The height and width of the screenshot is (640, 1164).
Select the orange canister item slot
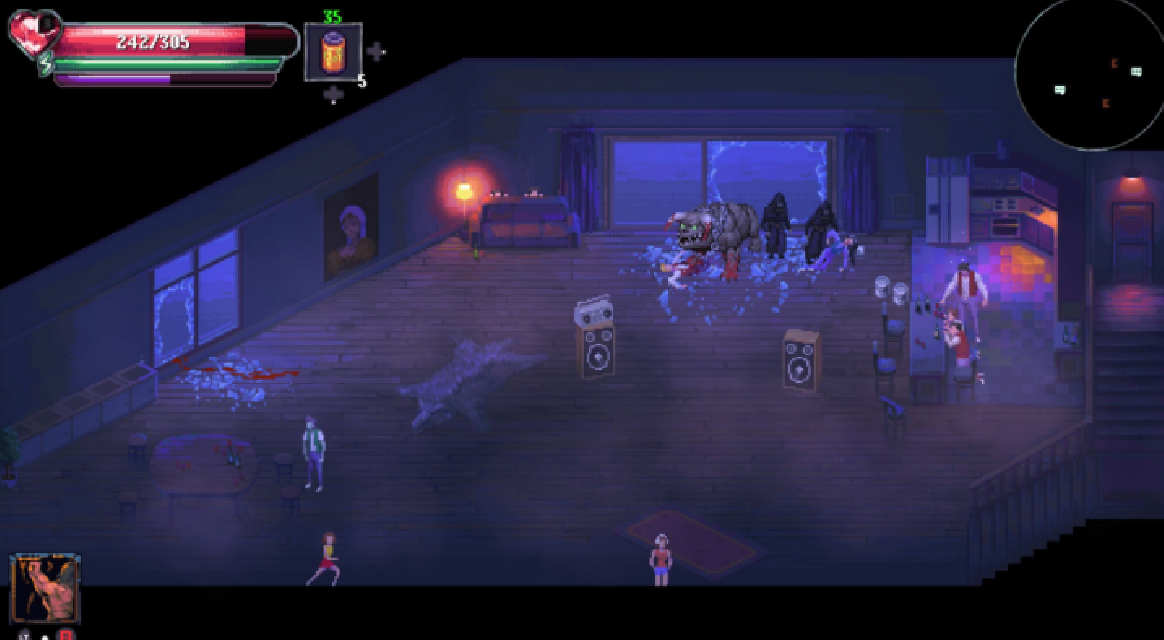coord(332,52)
